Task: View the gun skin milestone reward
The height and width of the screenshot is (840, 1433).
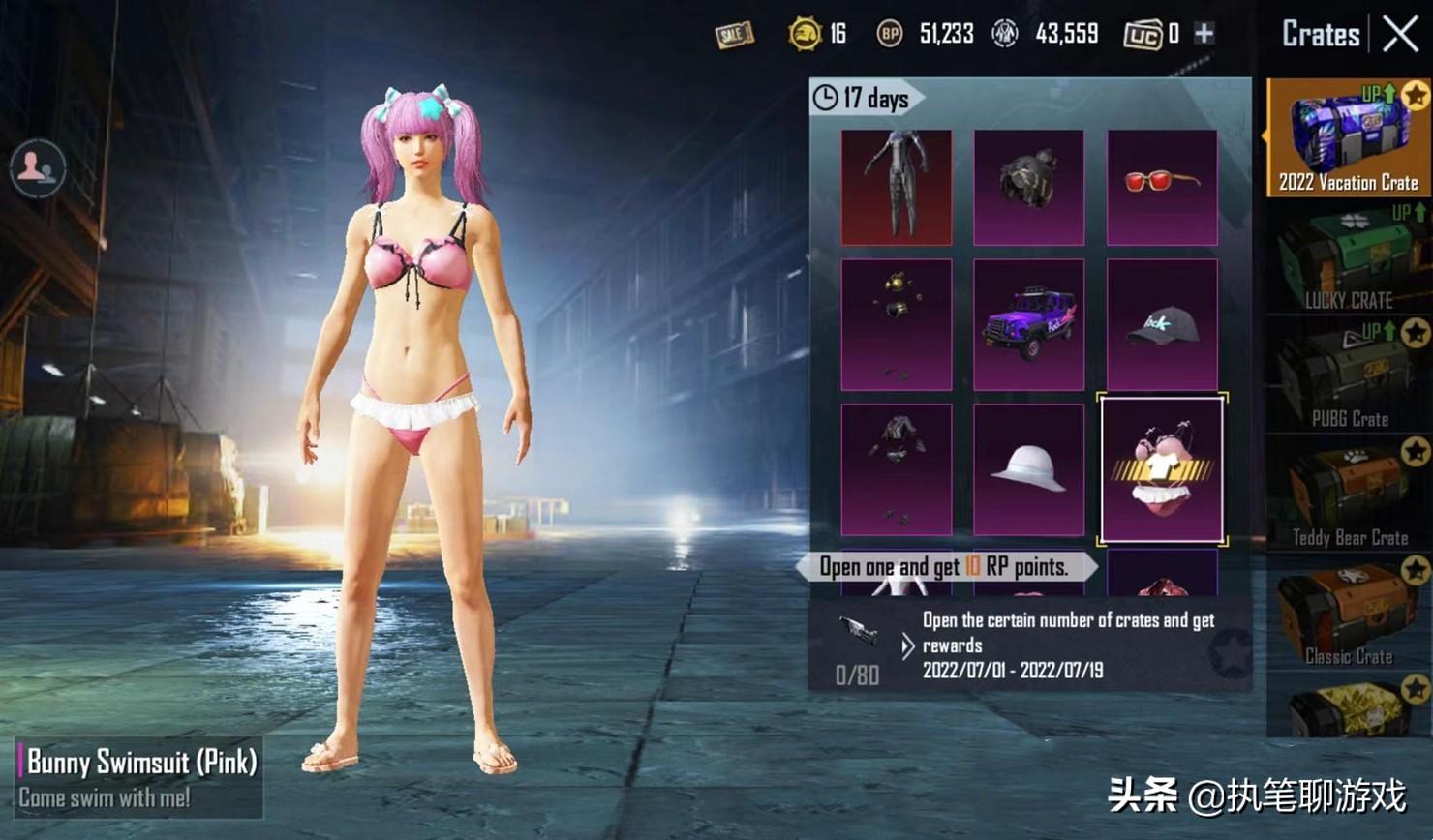Action: [858, 632]
